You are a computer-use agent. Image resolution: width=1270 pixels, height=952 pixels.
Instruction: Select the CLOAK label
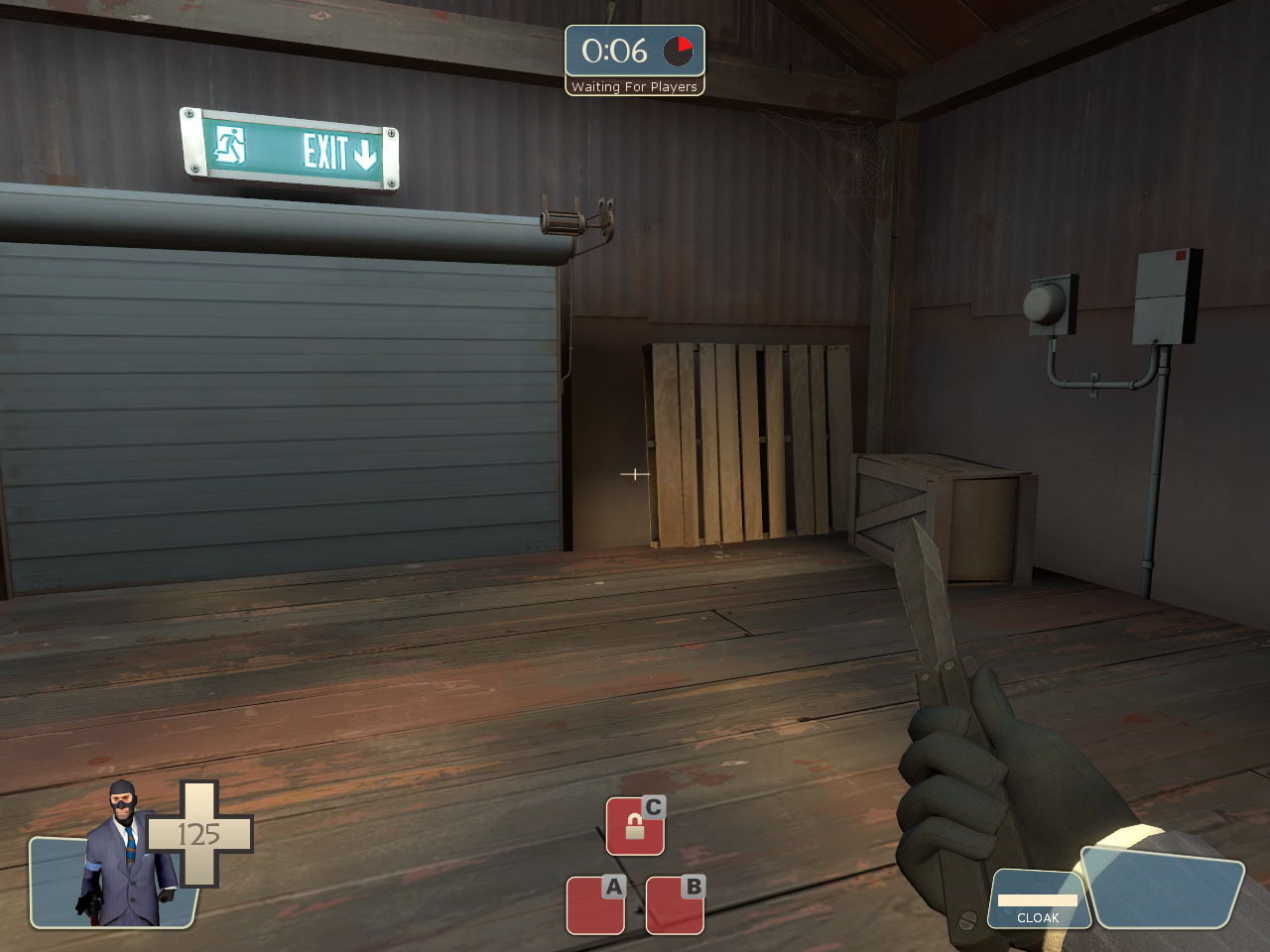click(x=1038, y=917)
